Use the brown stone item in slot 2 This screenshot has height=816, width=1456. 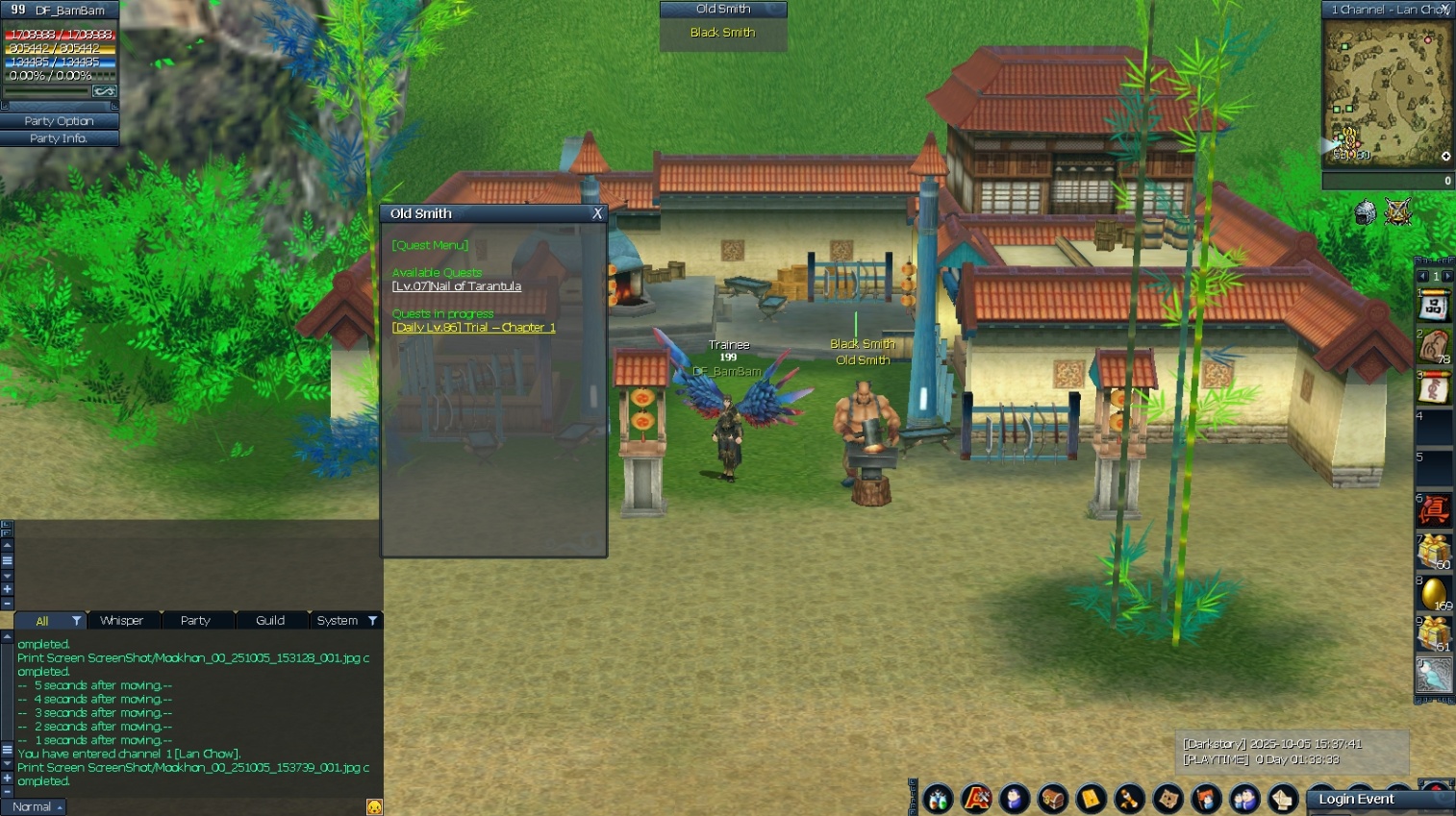coord(1434,346)
